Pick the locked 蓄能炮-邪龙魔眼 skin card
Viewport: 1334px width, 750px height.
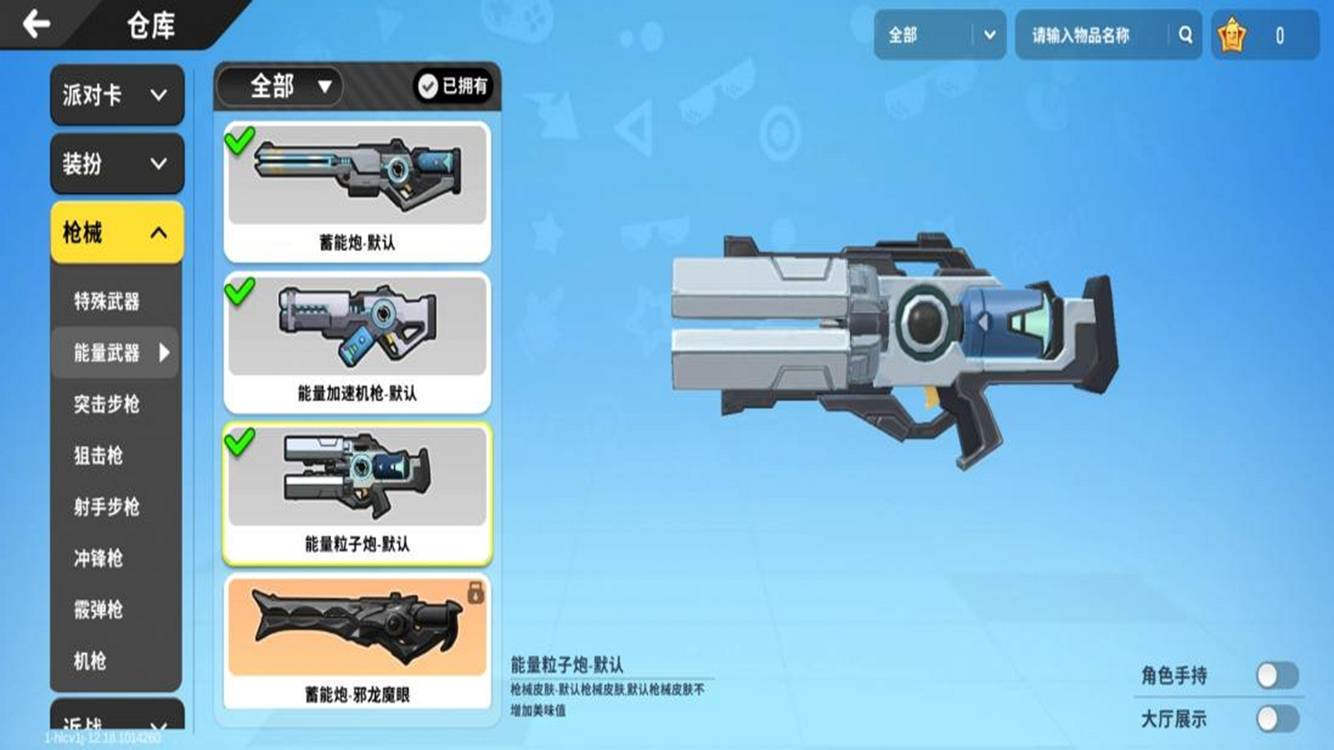(x=357, y=641)
